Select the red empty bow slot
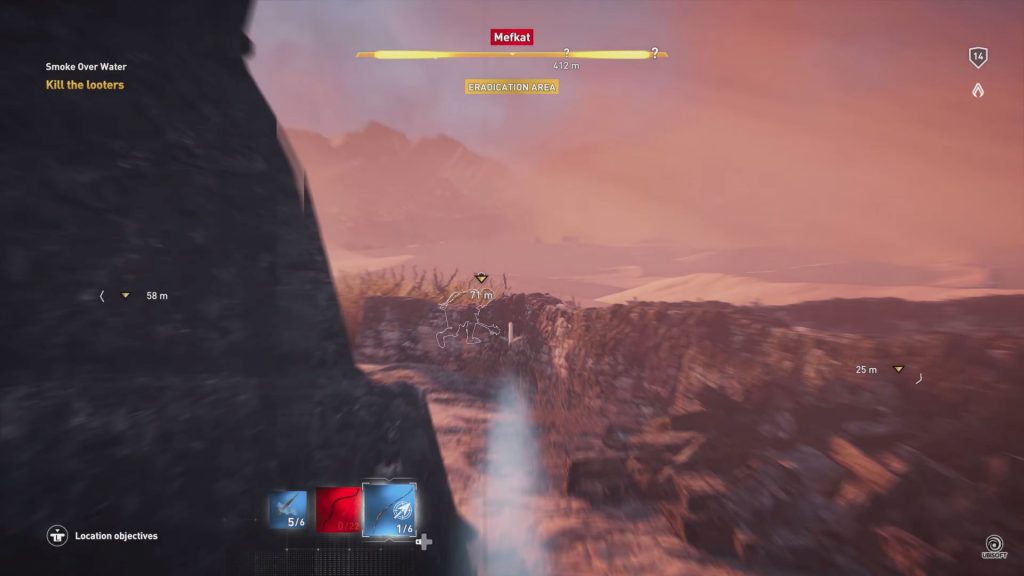1024x576 pixels. tap(336, 509)
